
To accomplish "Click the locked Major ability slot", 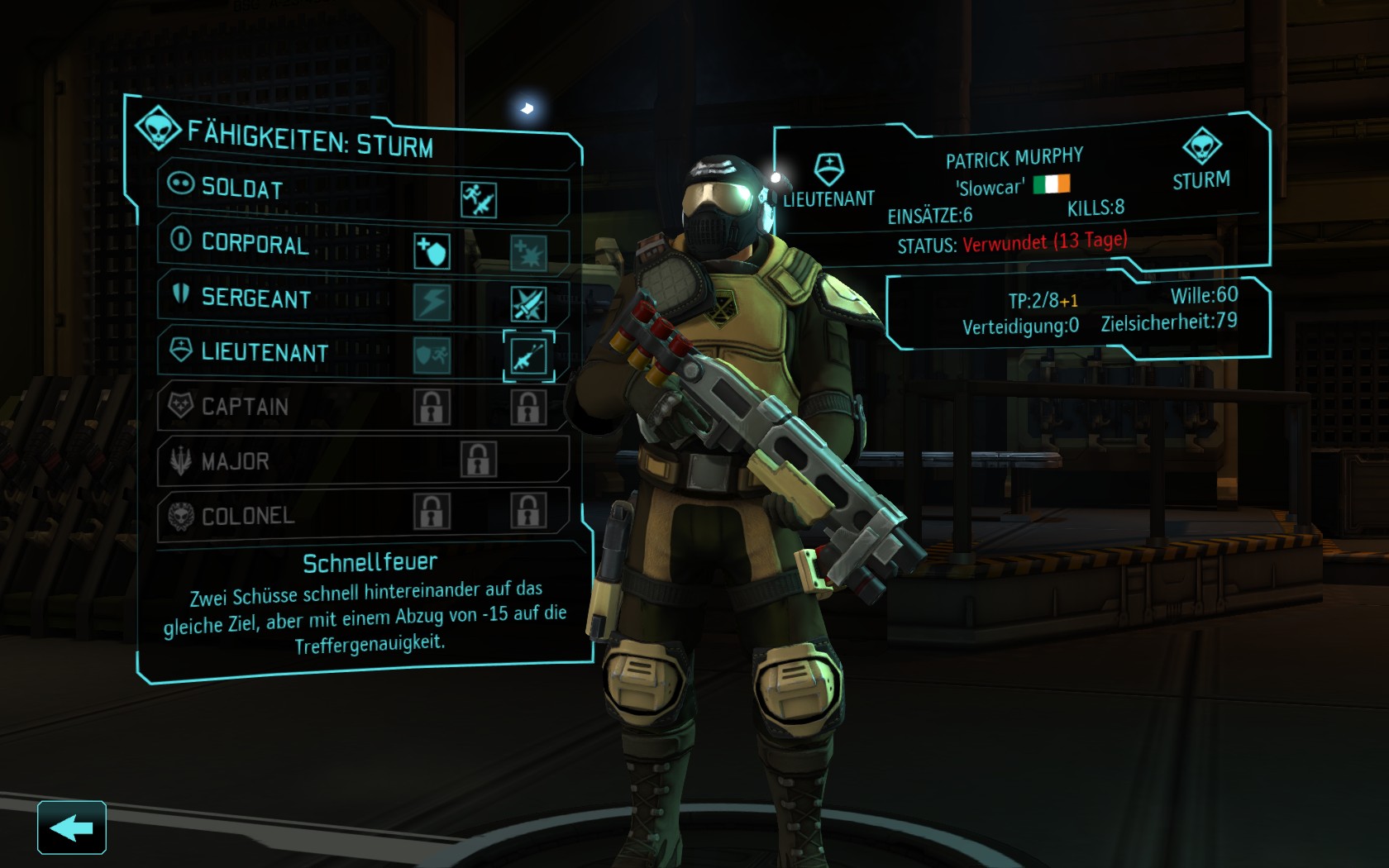I will 478,460.
